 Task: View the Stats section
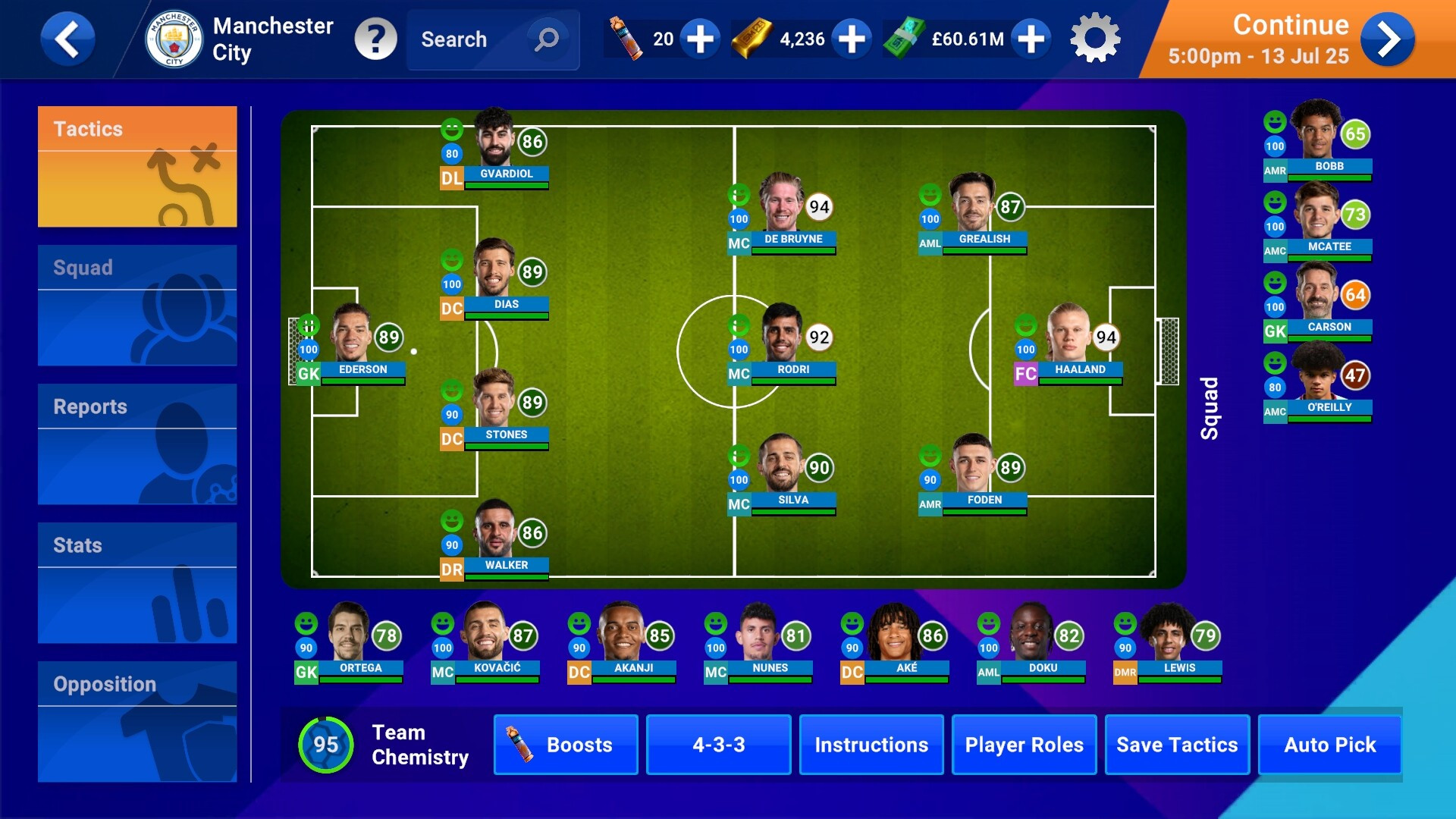137,582
